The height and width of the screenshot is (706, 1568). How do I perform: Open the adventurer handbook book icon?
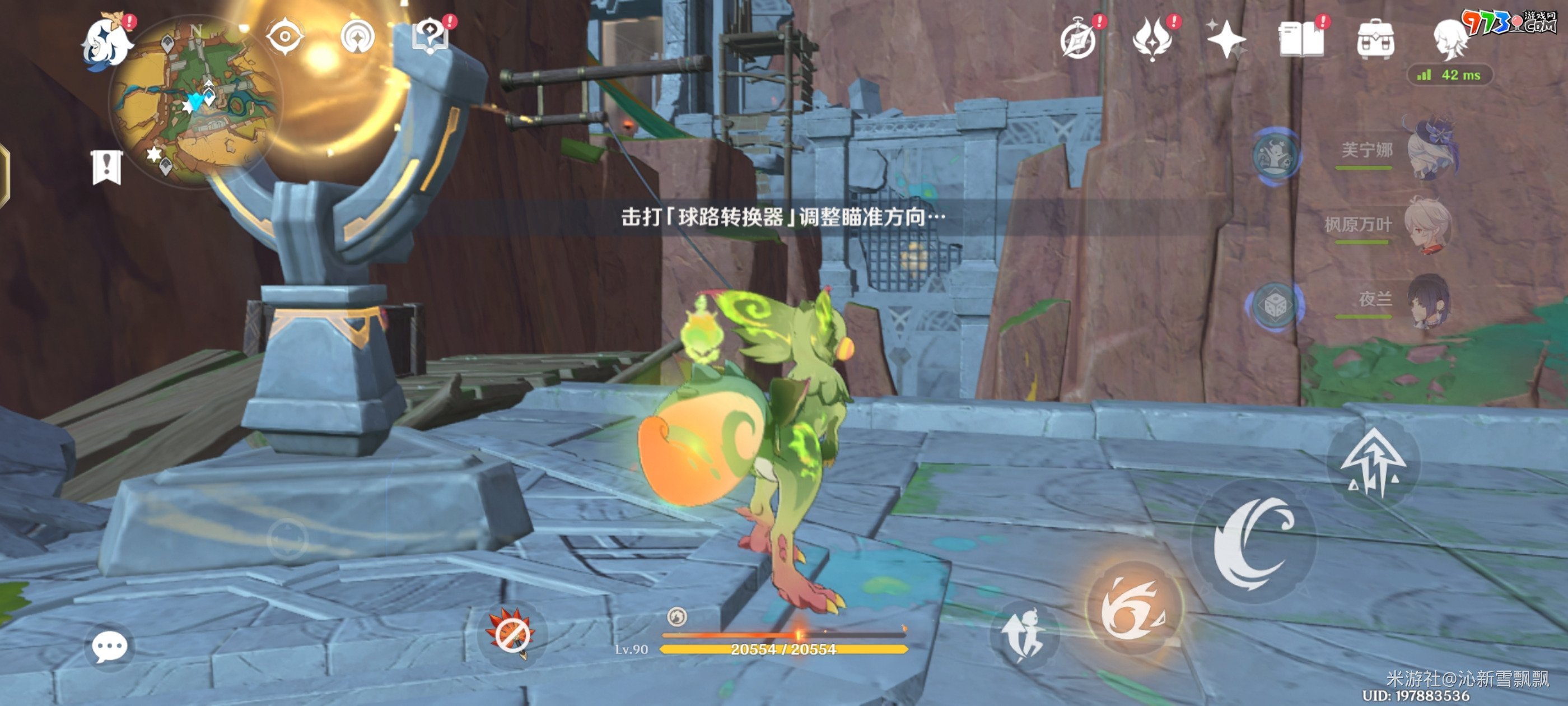[x=1301, y=39]
